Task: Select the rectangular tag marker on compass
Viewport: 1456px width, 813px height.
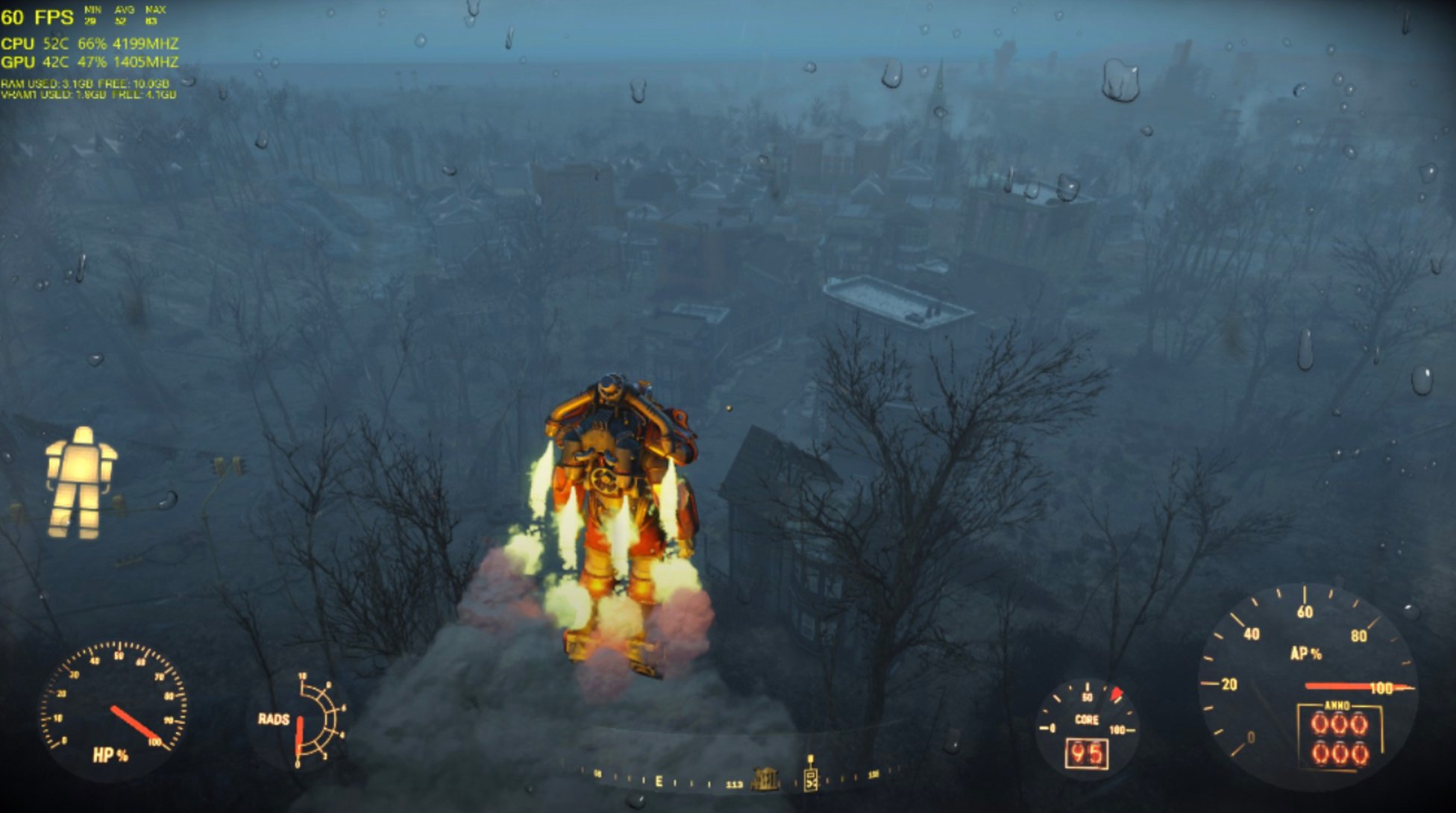Action: click(x=811, y=777)
